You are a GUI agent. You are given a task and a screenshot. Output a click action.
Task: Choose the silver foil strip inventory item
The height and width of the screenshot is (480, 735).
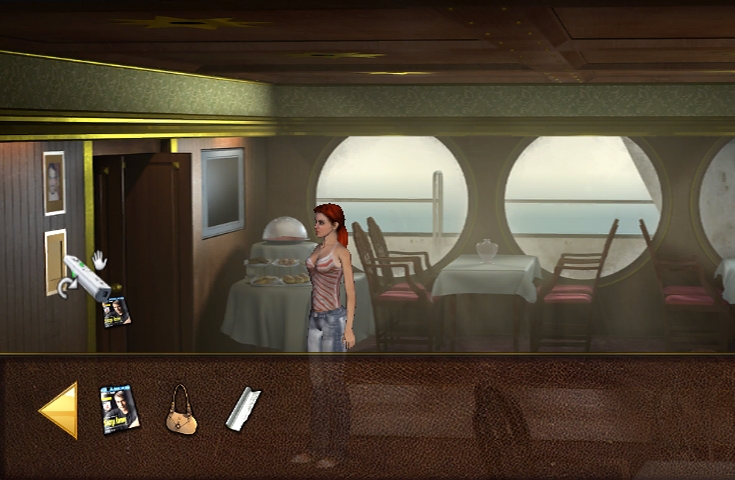(243, 409)
